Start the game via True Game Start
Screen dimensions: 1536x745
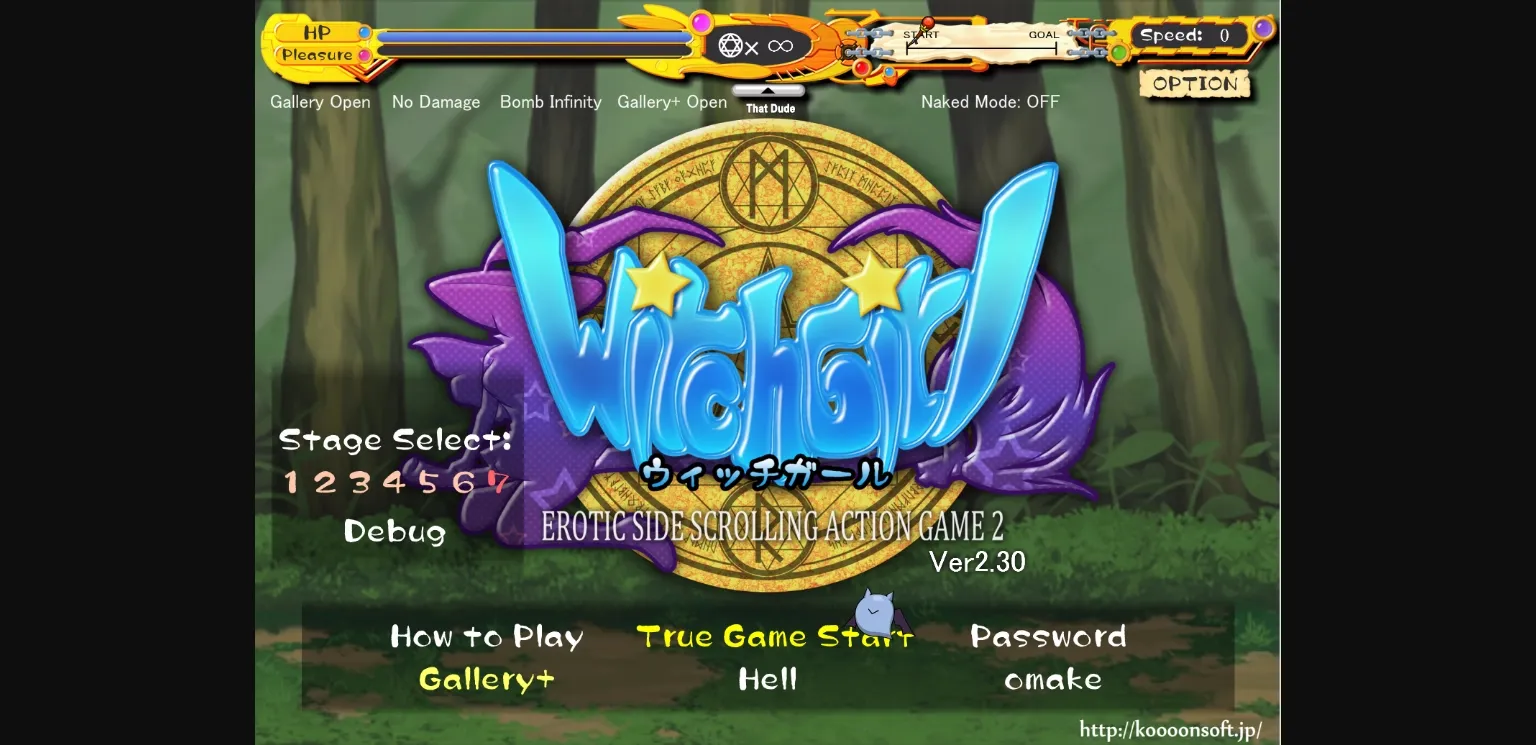[x=773, y=637]
